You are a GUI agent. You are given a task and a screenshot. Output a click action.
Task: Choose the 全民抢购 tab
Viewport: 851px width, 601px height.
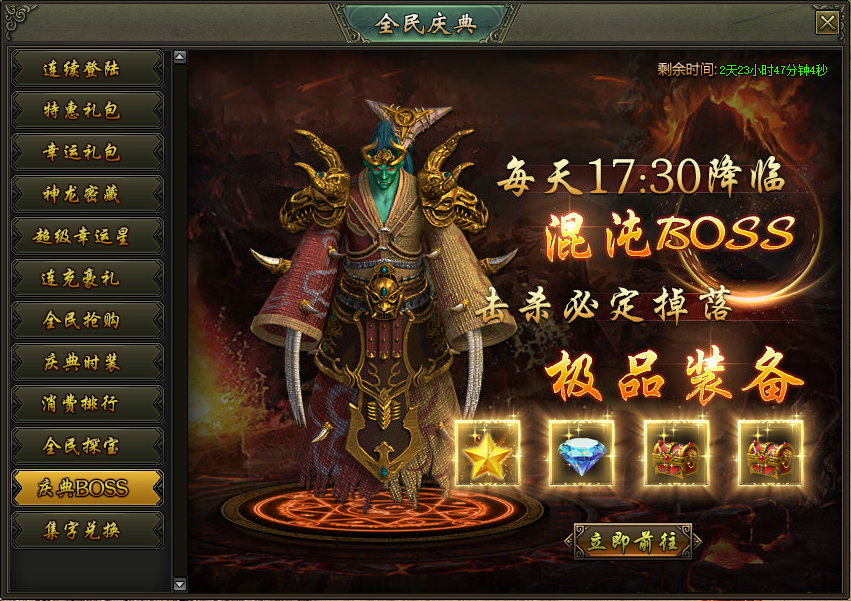pos(86,321)
